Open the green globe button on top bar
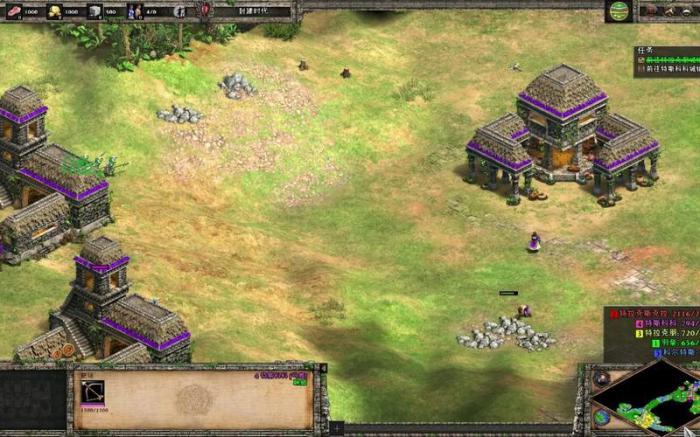The width and height of the screenshot is (700, 437). [619, 11]
